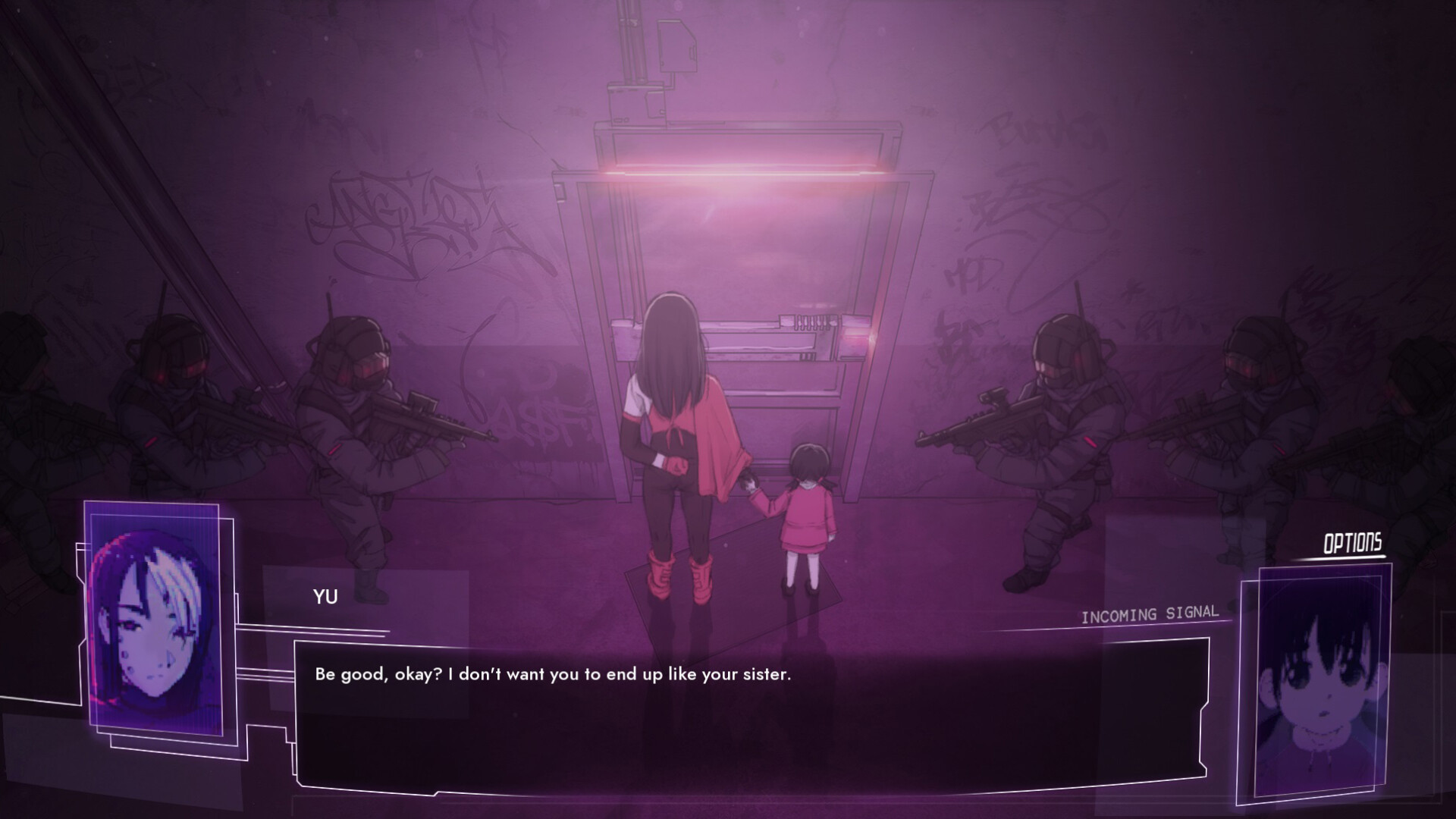Click the dialogue line about her sister
The width and height of the screenshot is (1456, 819).
click(x=554, y=672)
